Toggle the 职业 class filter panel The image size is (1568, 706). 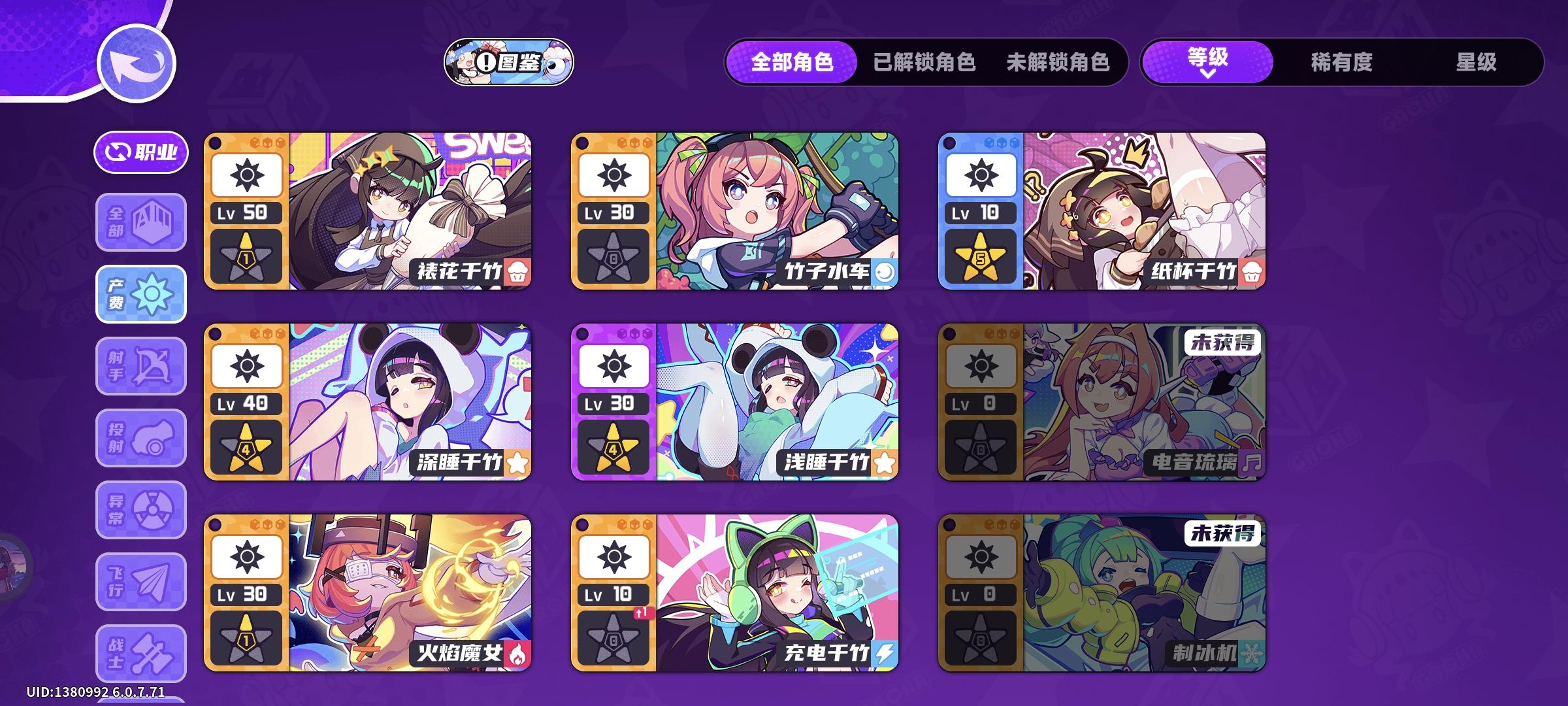140,151
